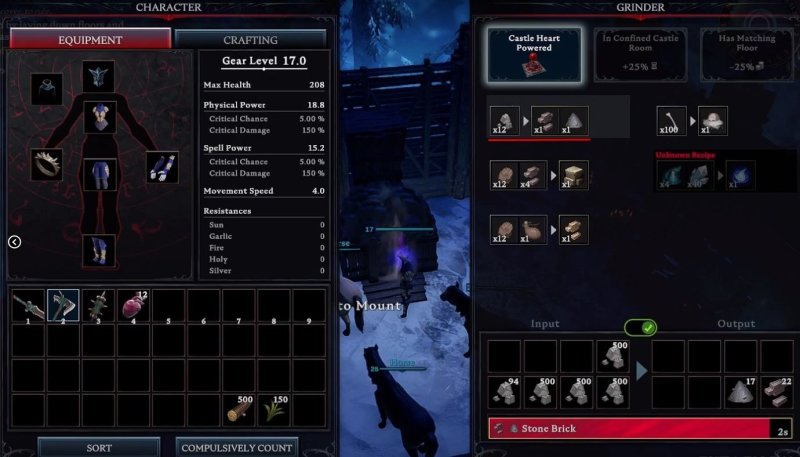Select the equipped chest armor slot
Viewport: 800px width, 457px height.
(x=99, y=116)
